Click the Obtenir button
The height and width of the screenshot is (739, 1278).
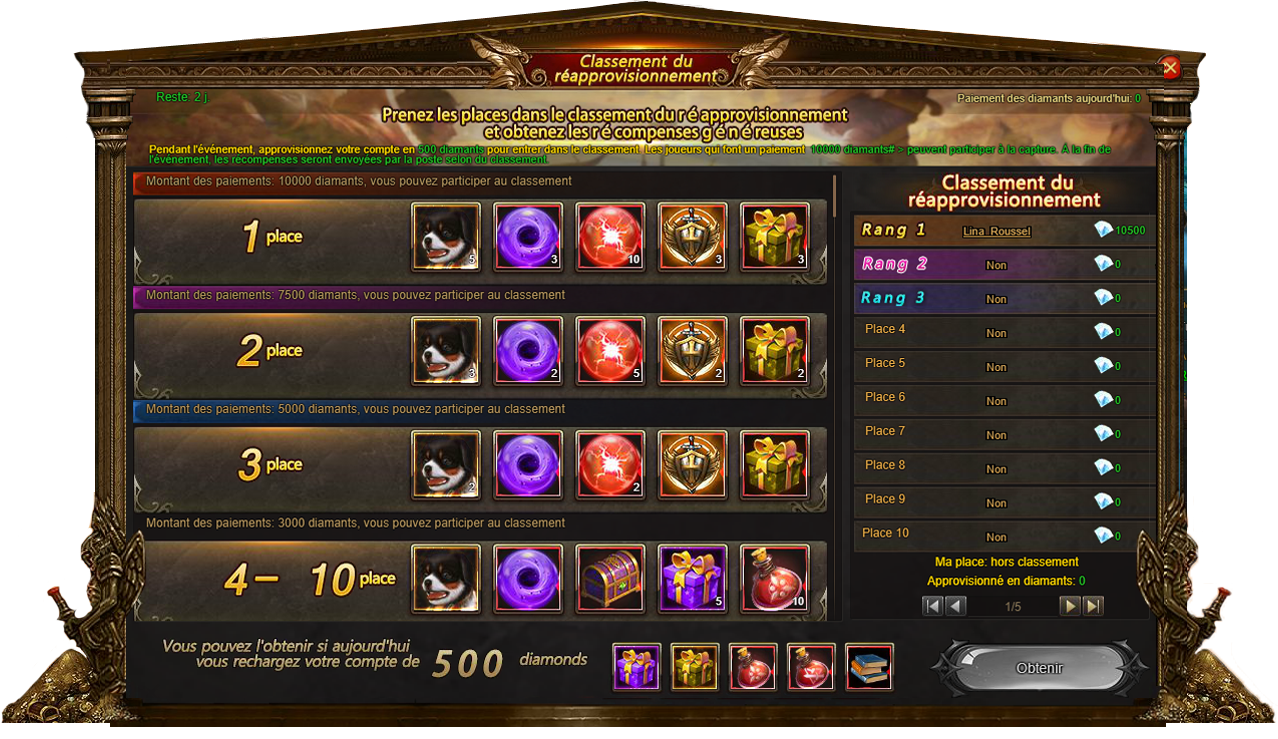[1039, 668]
